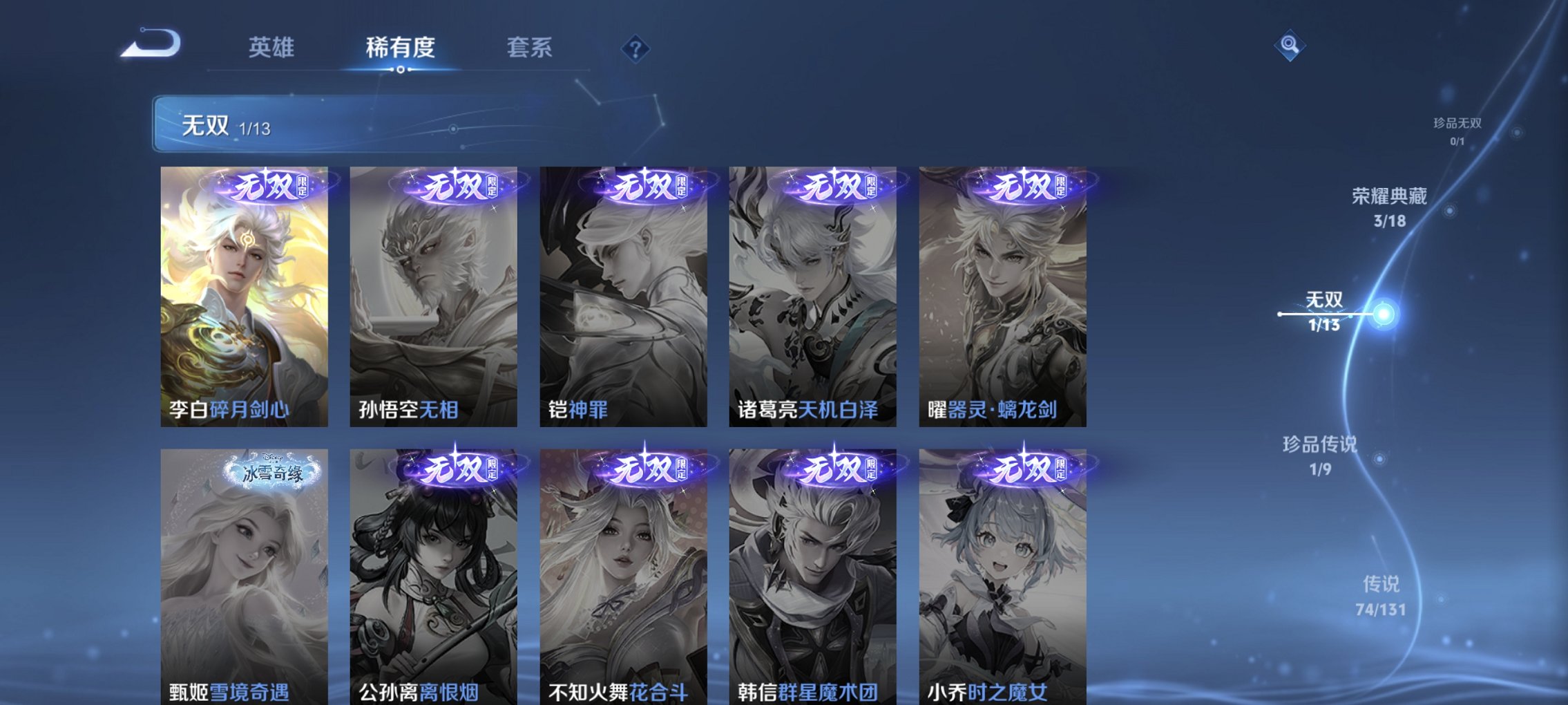Switch to the 英雄 tab

click(272, 47)
